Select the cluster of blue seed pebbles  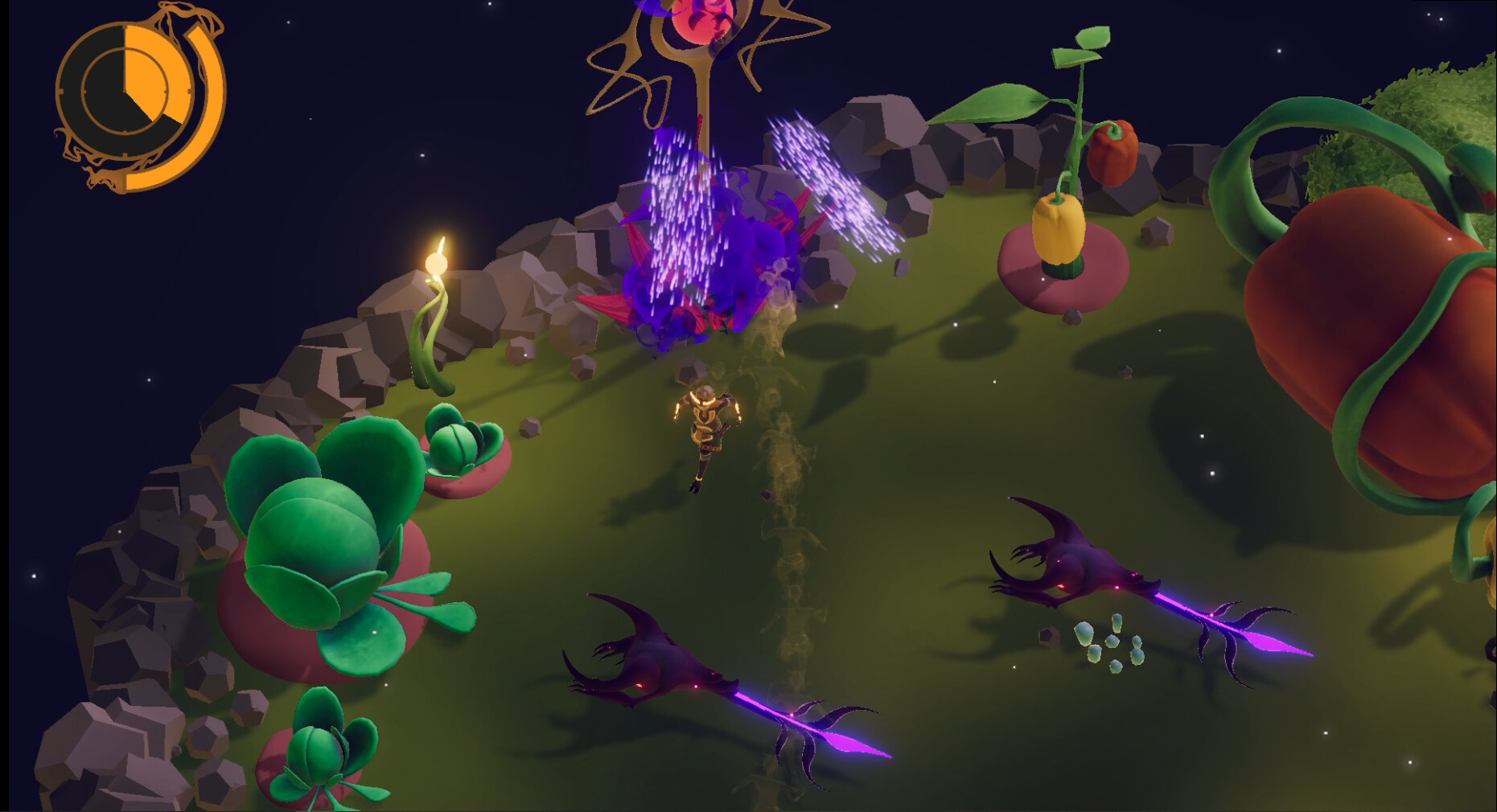[x=1110, y=643]
